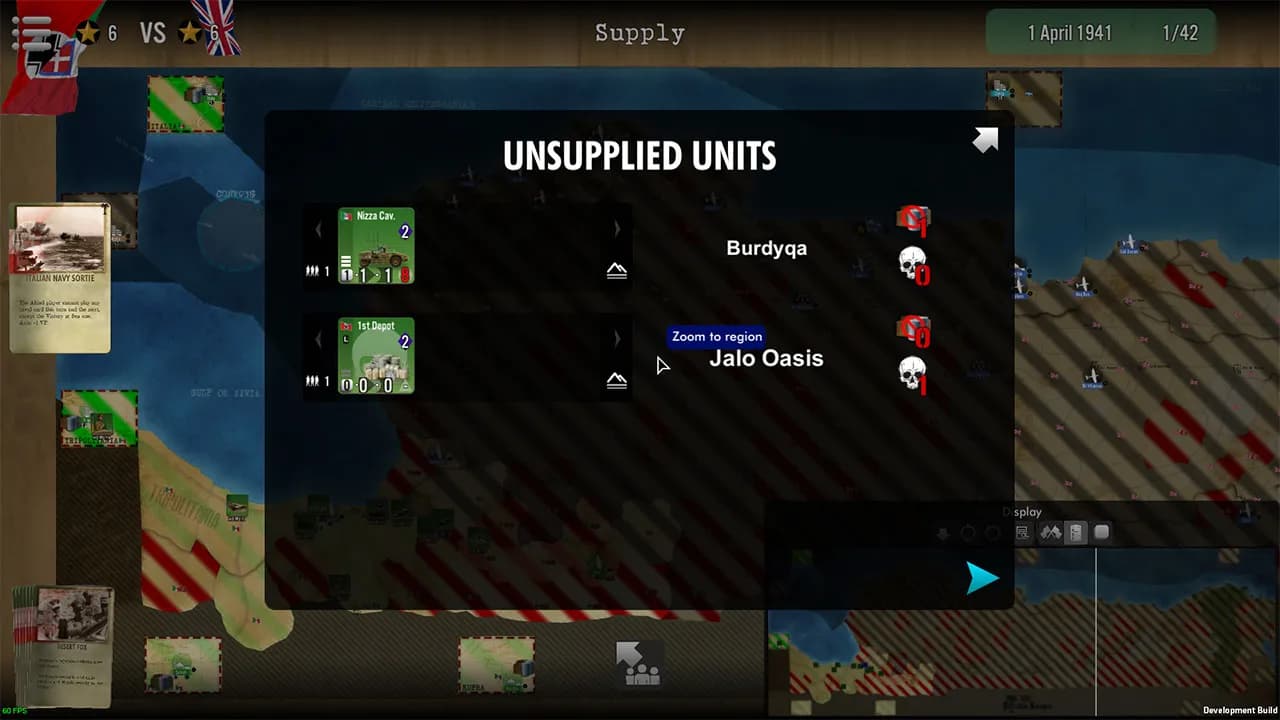
Task: Click the right chevron next to the 1st Depot card
Action: [617, 340]
